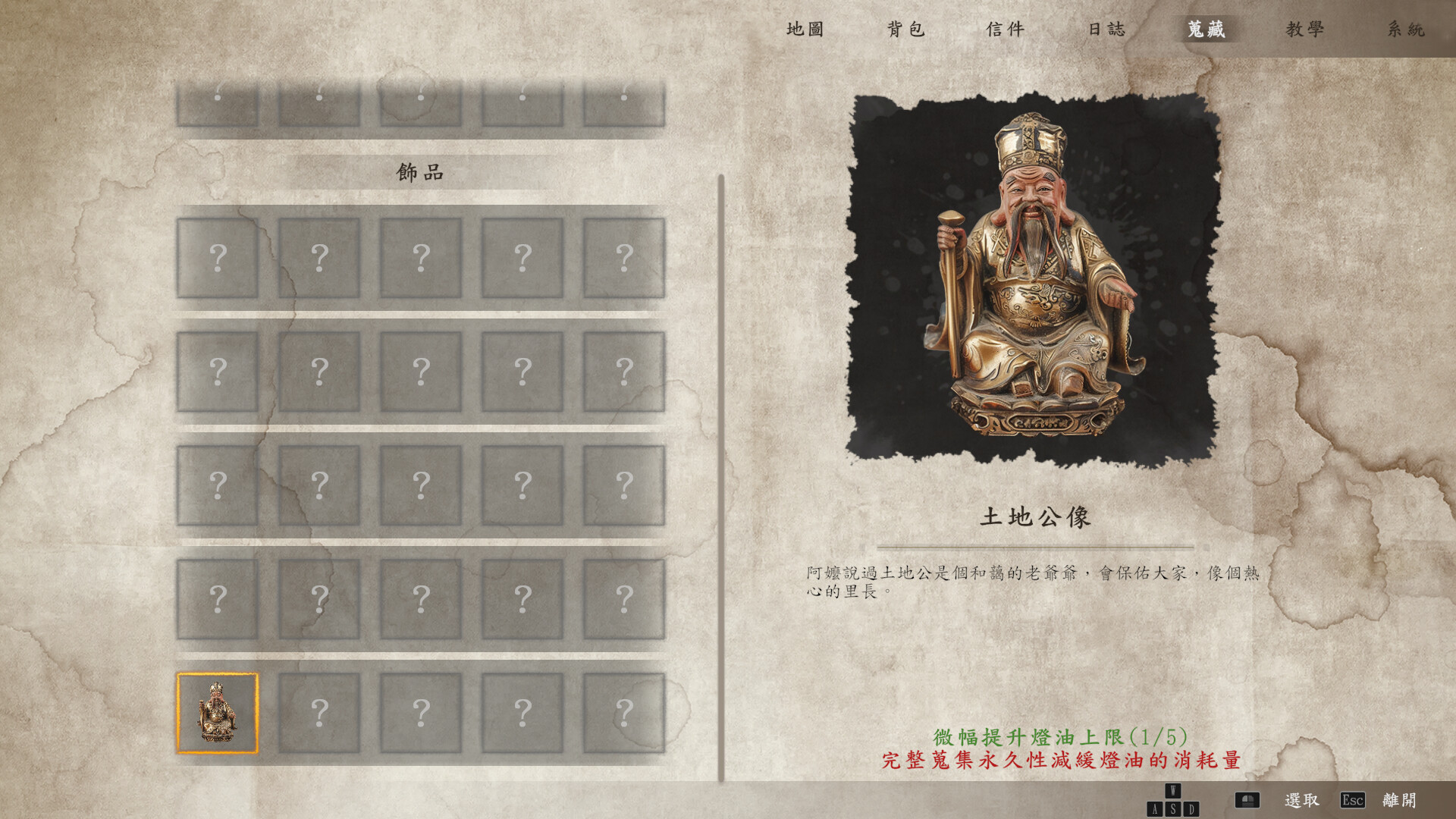Click the Esc key icon beside 離開
The height and width of the screenshot is (819, 1456).
click(1352, 800)
